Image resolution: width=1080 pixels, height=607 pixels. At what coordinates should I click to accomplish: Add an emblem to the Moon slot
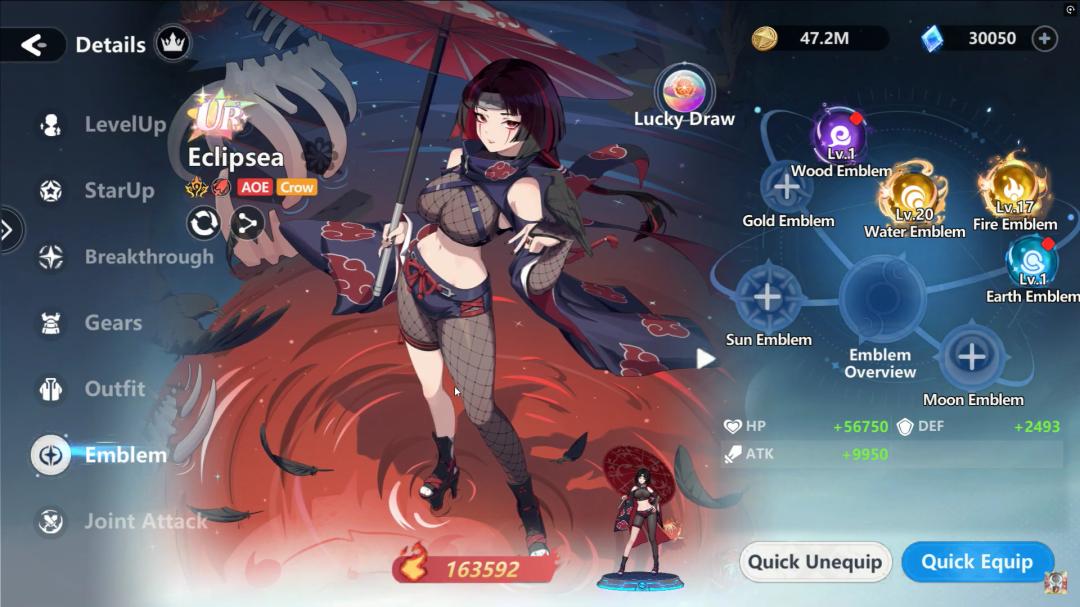point(971,357)
